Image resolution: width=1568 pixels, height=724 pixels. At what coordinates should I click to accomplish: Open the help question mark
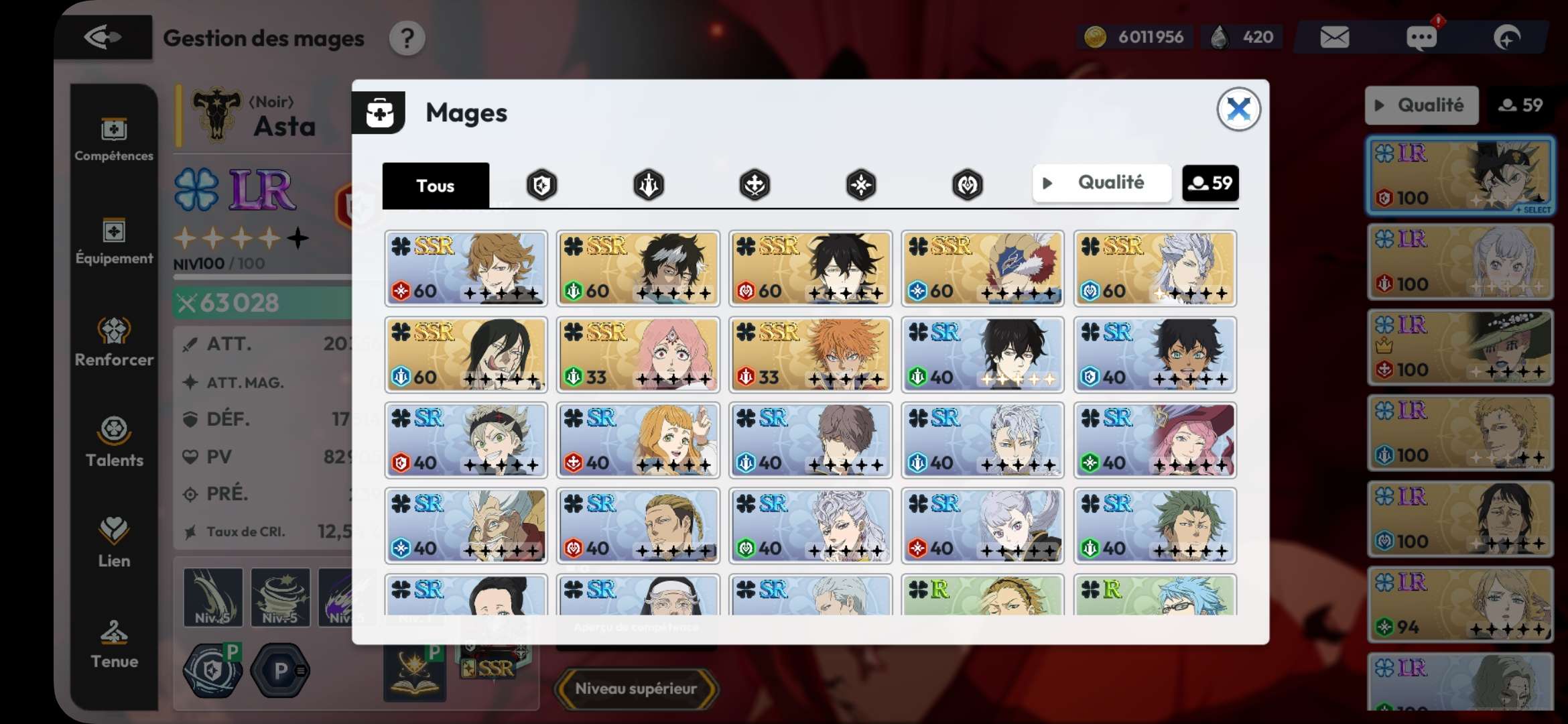click(407, 39)
